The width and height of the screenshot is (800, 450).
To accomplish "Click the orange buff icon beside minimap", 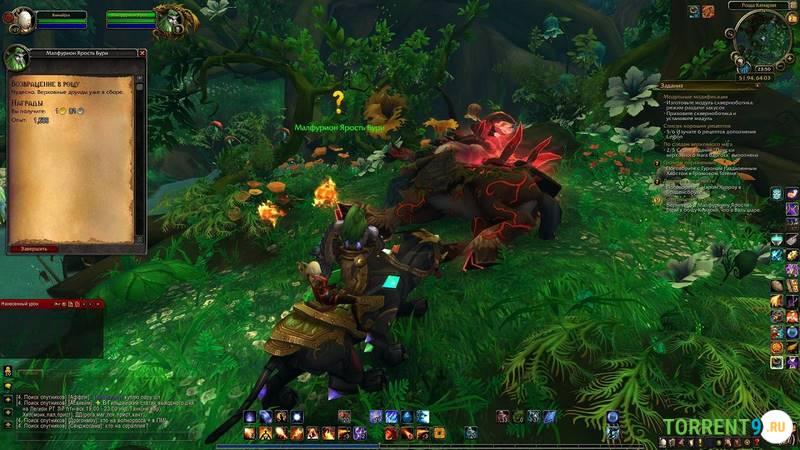I will (x=708, y=11).
